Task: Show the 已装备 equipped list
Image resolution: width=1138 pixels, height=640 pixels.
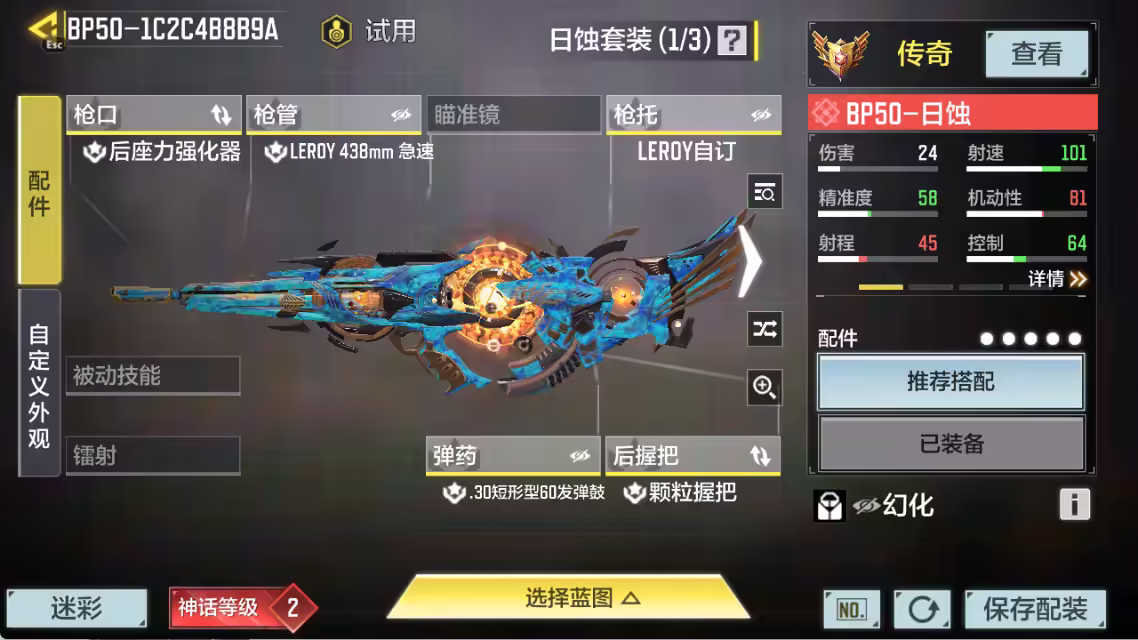Action: tap(950, 443)
